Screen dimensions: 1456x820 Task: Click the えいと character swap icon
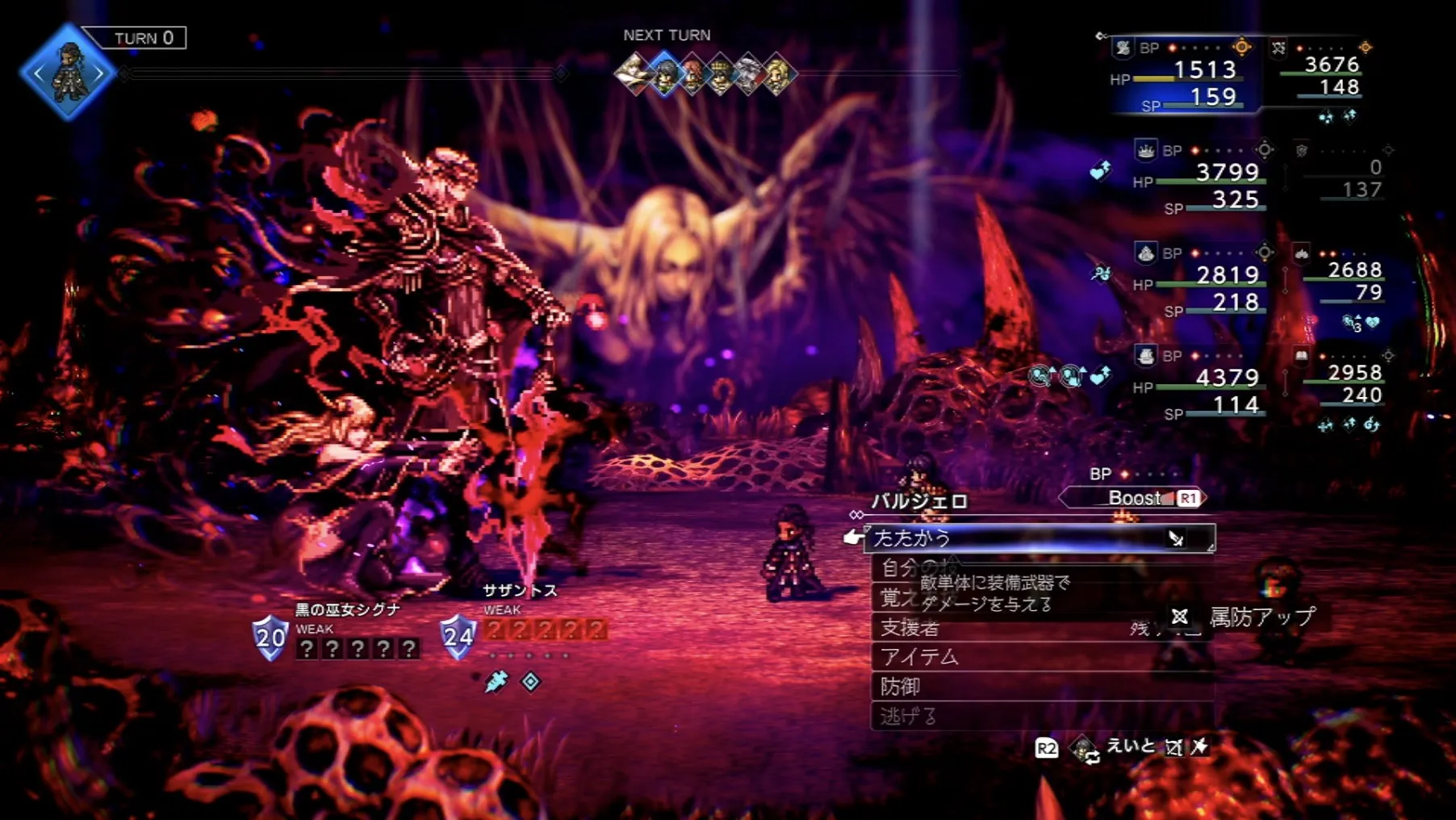[1085, 748]
